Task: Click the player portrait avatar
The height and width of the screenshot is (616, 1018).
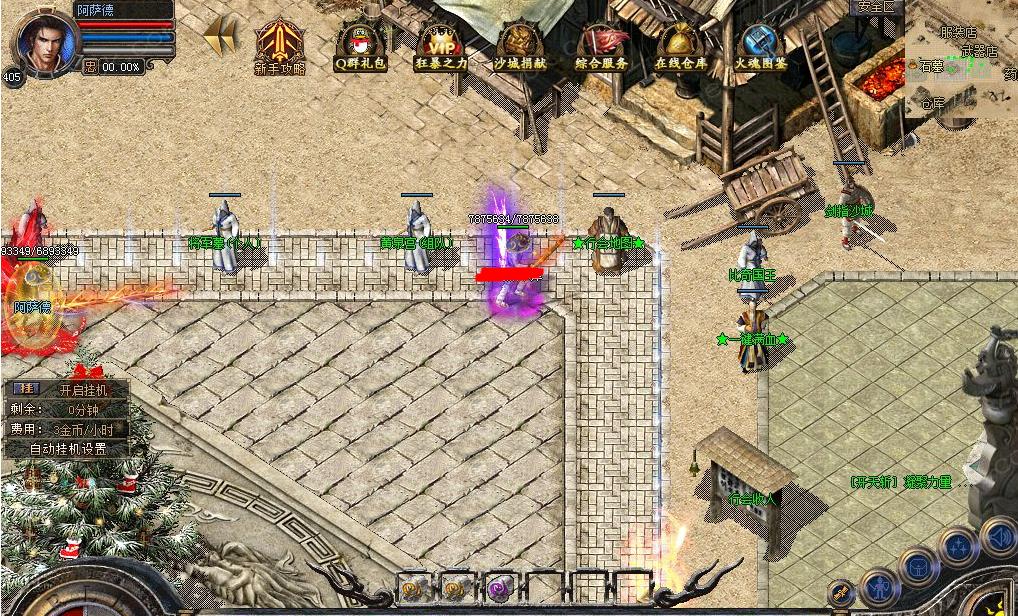Action: pyautogui.click(x=42, y=40)
